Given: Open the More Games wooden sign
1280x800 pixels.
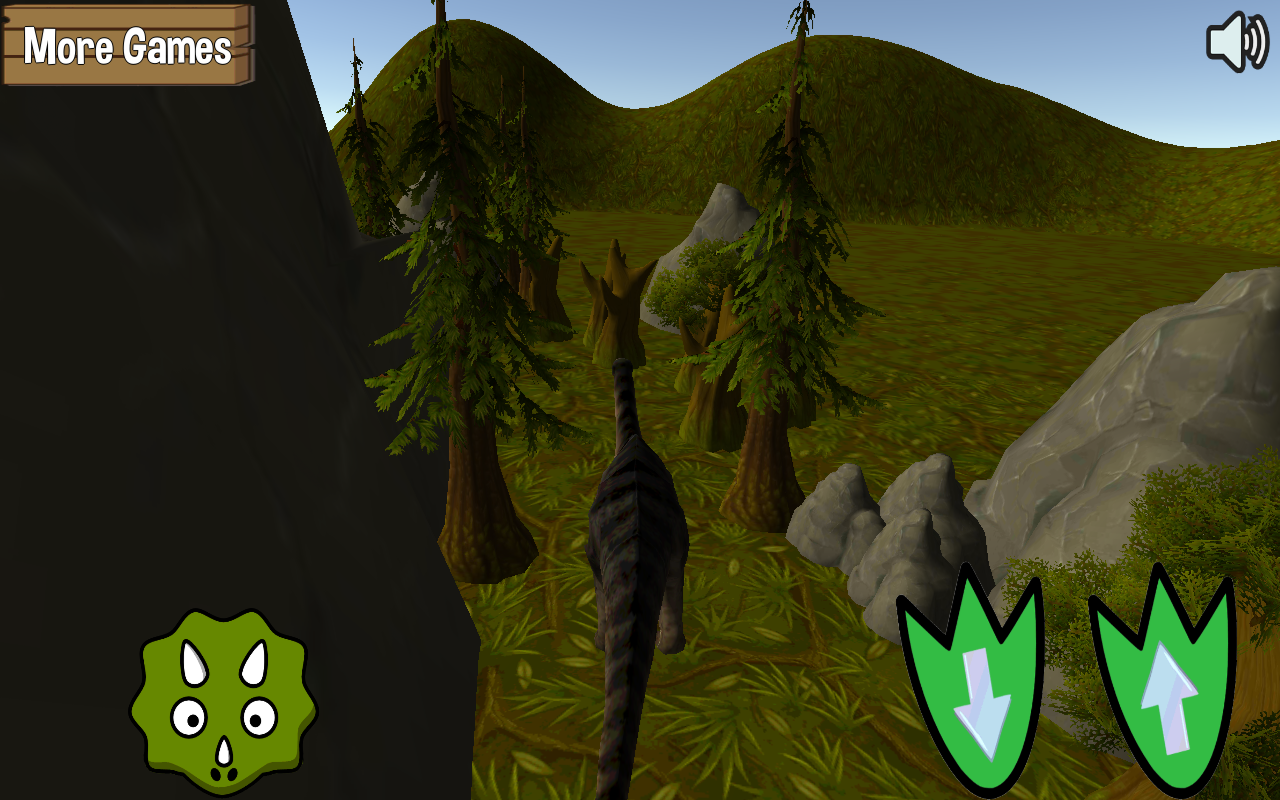Looking at the screenshot, I should point(127,45).
